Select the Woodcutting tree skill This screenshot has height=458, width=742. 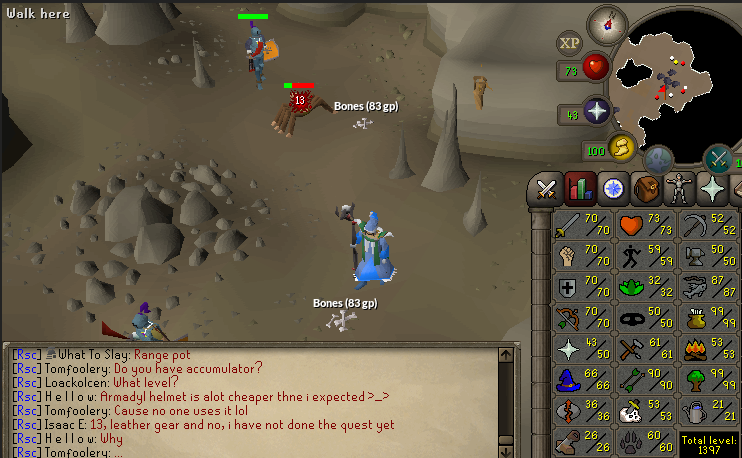coord(711,381)
